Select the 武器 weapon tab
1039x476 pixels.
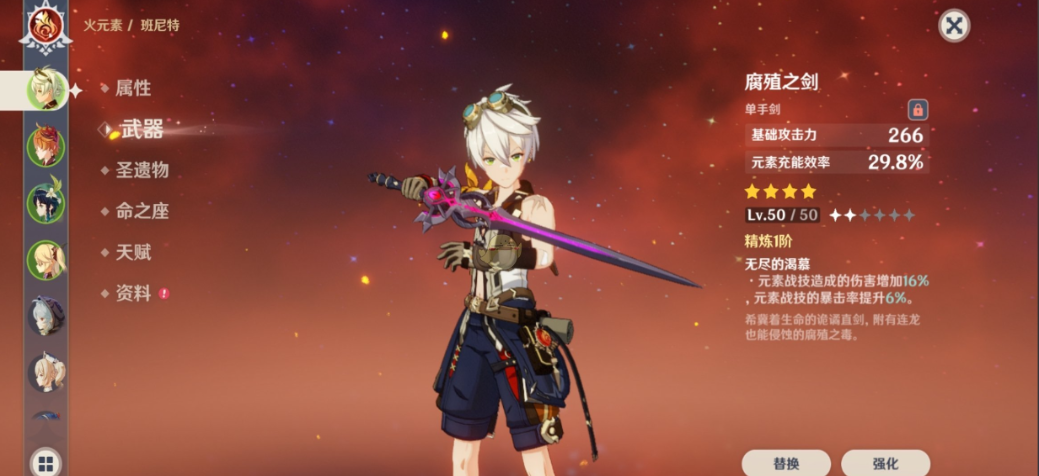coord(142,128)
